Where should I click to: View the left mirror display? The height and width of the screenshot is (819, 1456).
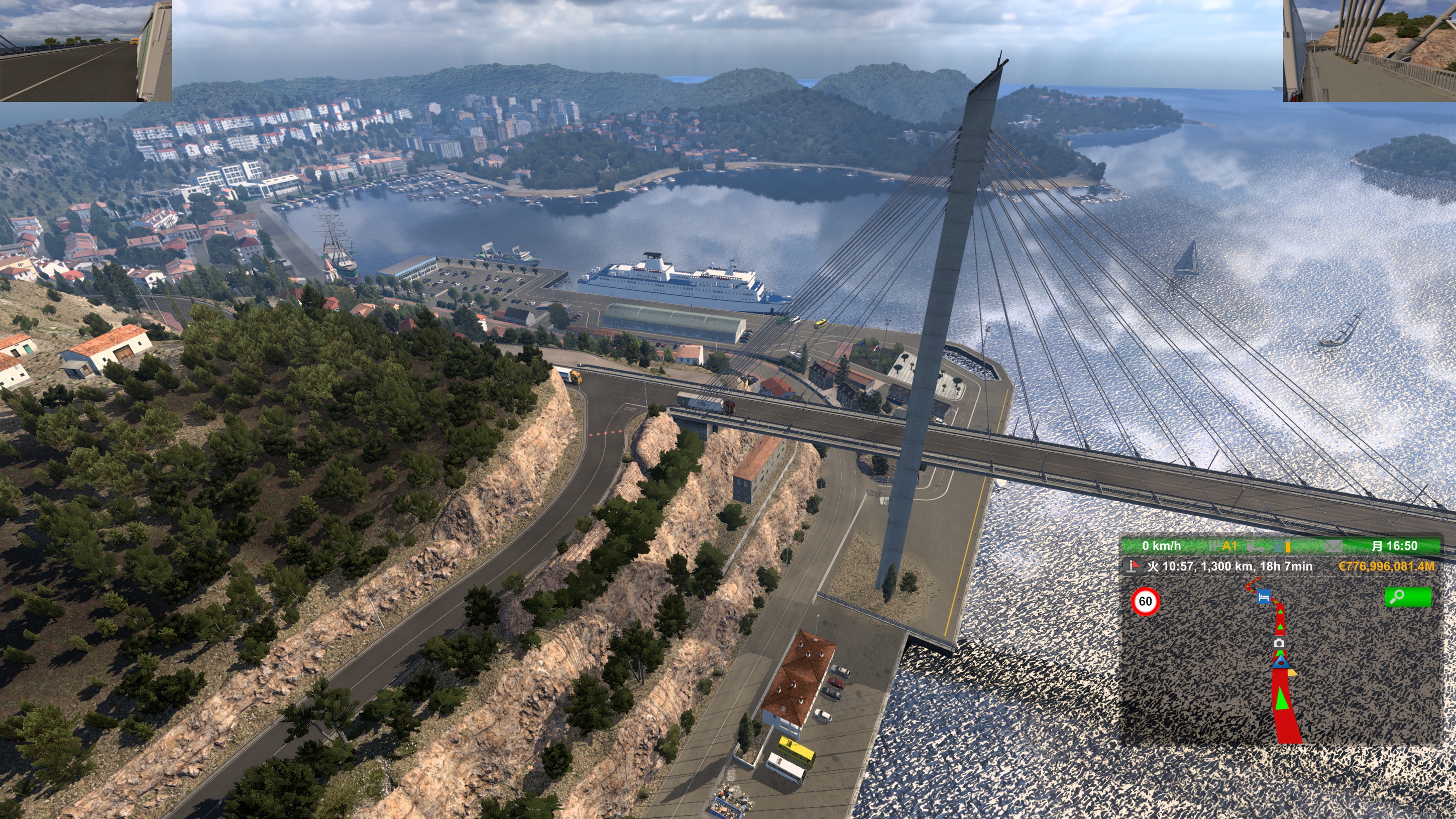(86, 51)
